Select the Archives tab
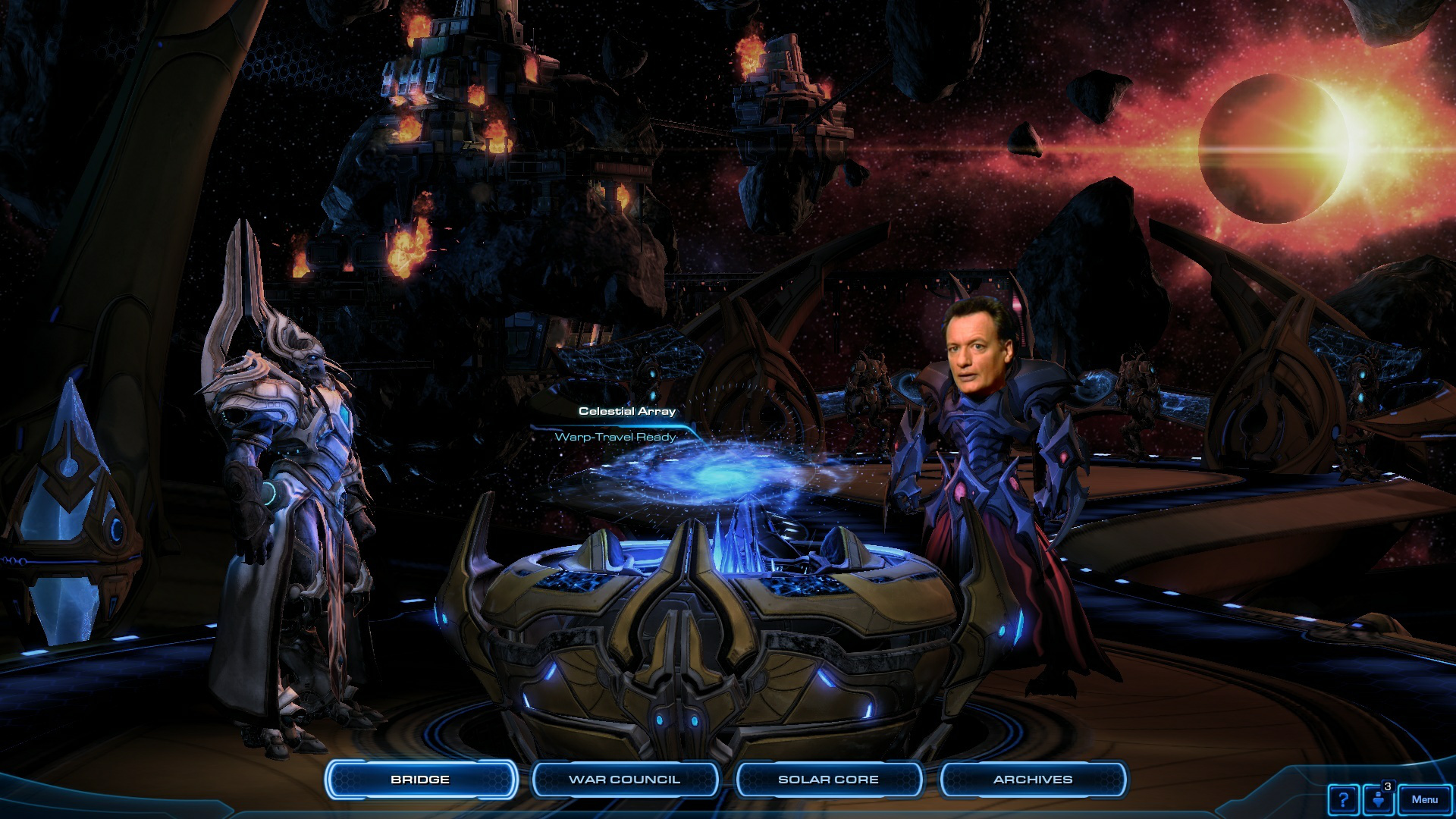Screen dimensions: 1456x819 point(1033,780)
